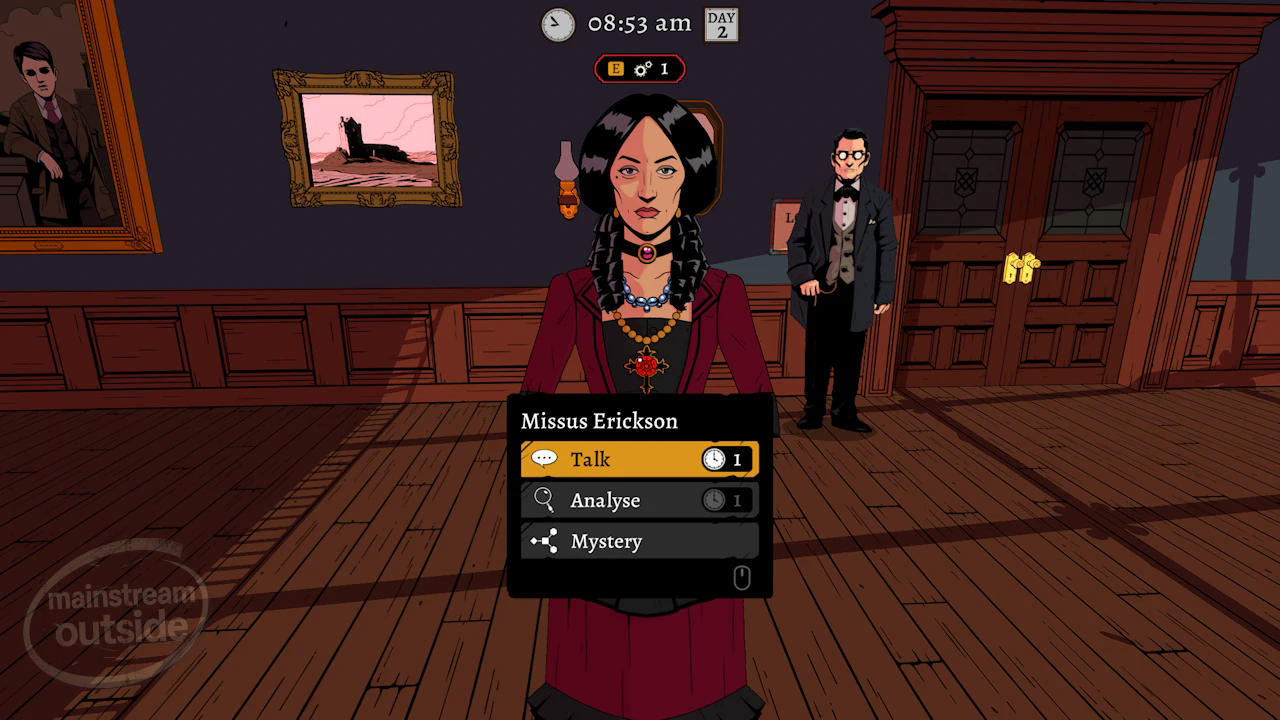Image resolution: width=1280 pixels, height=720 pixels.
Task: Choose Talk with Missus Erickson
Action: pos(638,459)
